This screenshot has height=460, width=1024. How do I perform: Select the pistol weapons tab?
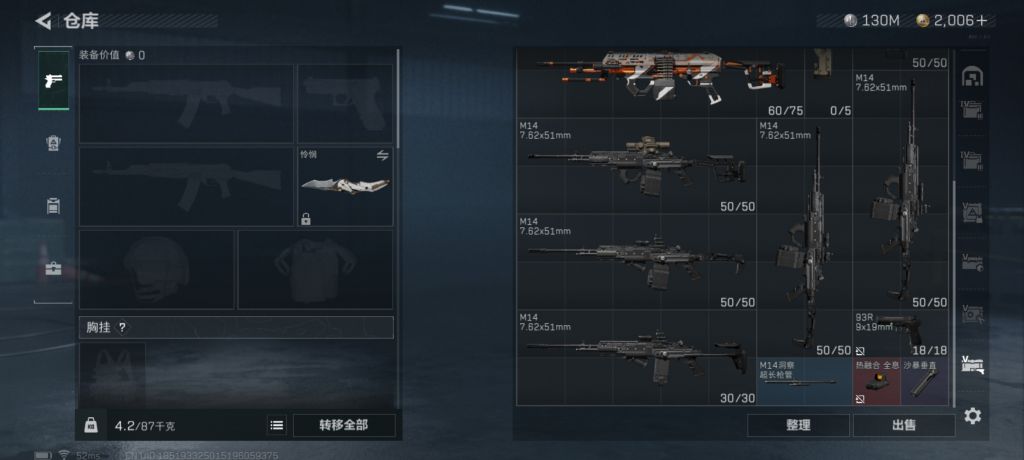tap(53, 81)
